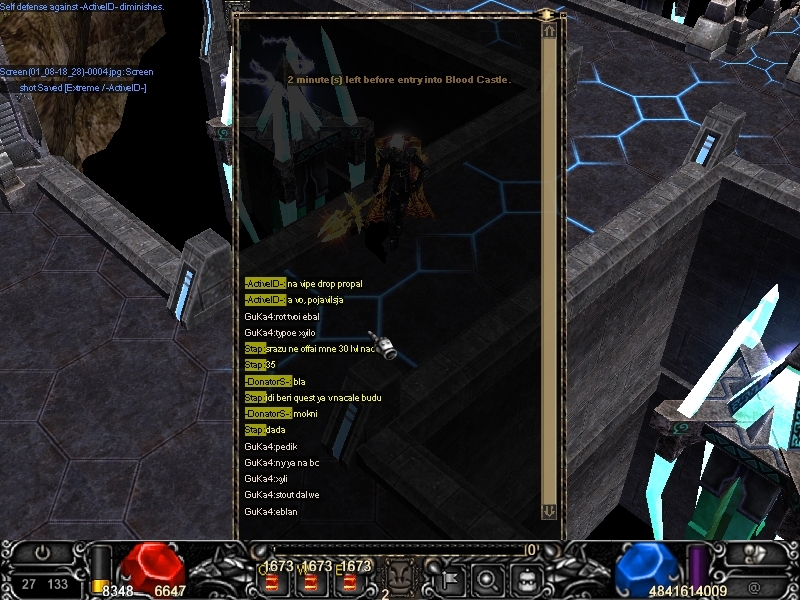The height and width of the screenshot is (600, 800).
Task: Click the chat scrollbar track
Action: point(548,270)
